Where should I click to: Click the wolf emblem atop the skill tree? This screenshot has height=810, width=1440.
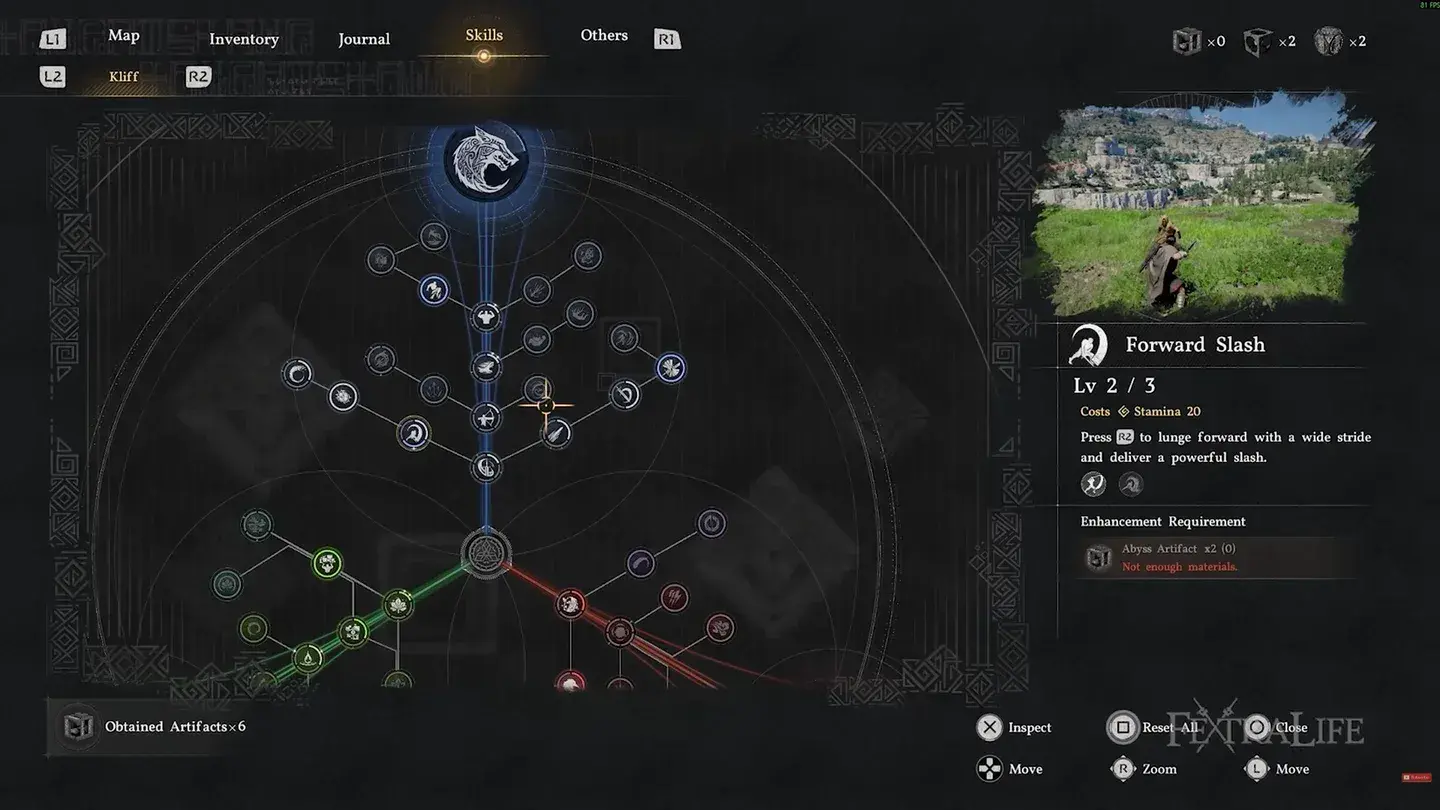point(486,162)
